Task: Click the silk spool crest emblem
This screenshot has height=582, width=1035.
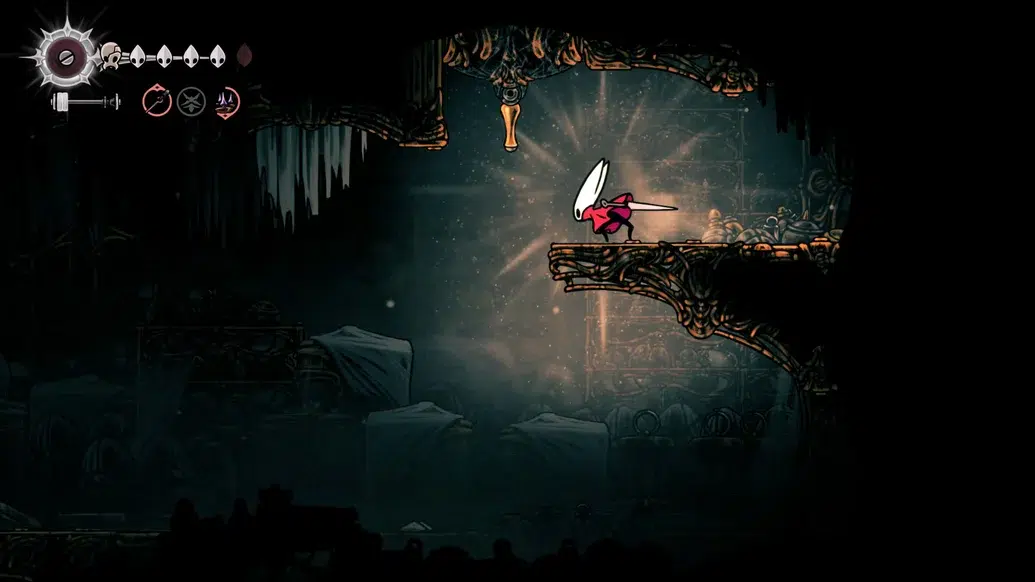Action: [68, 56]
